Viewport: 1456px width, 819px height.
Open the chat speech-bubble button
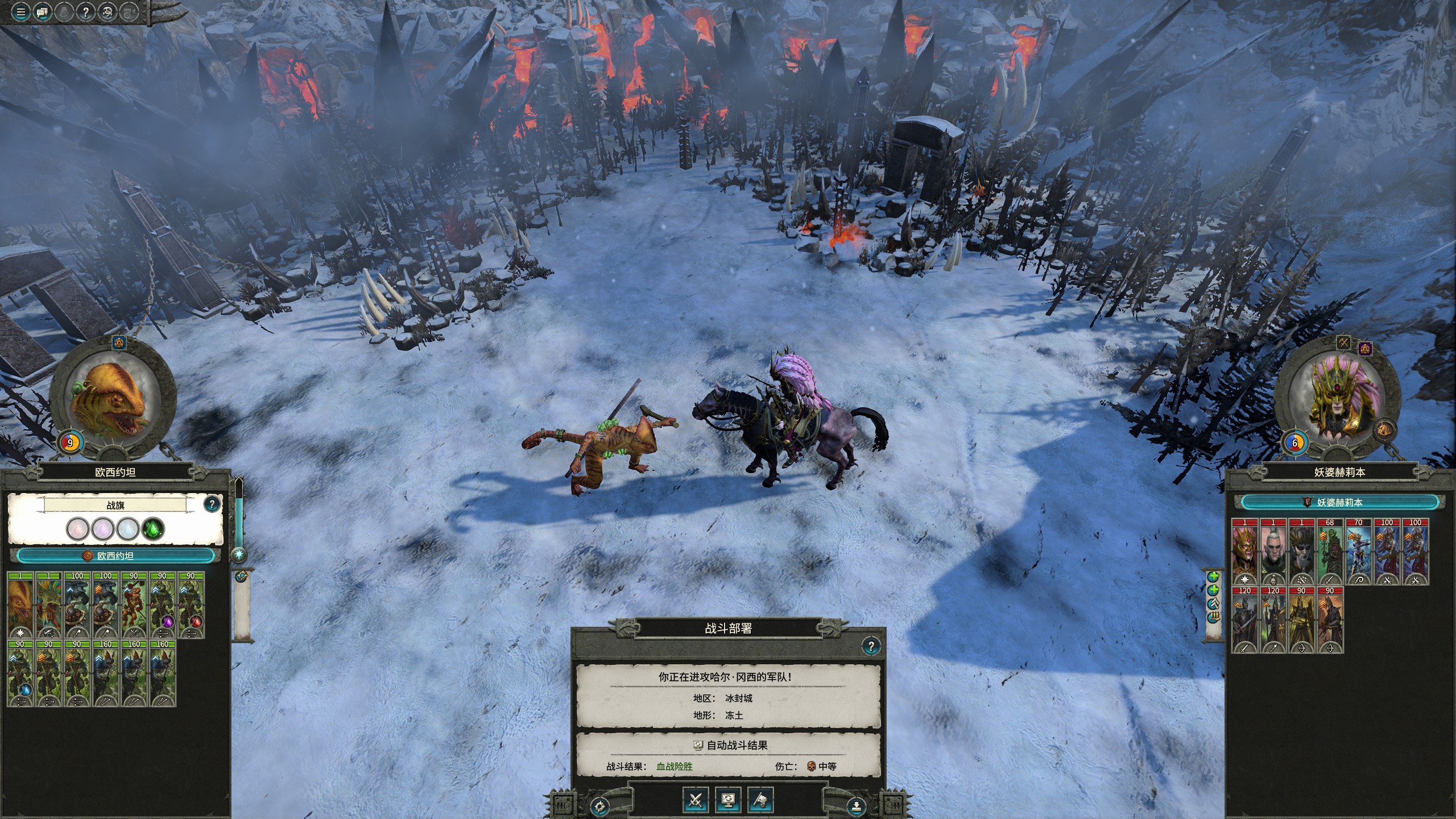pyautogui.click(x=42, y=11)
